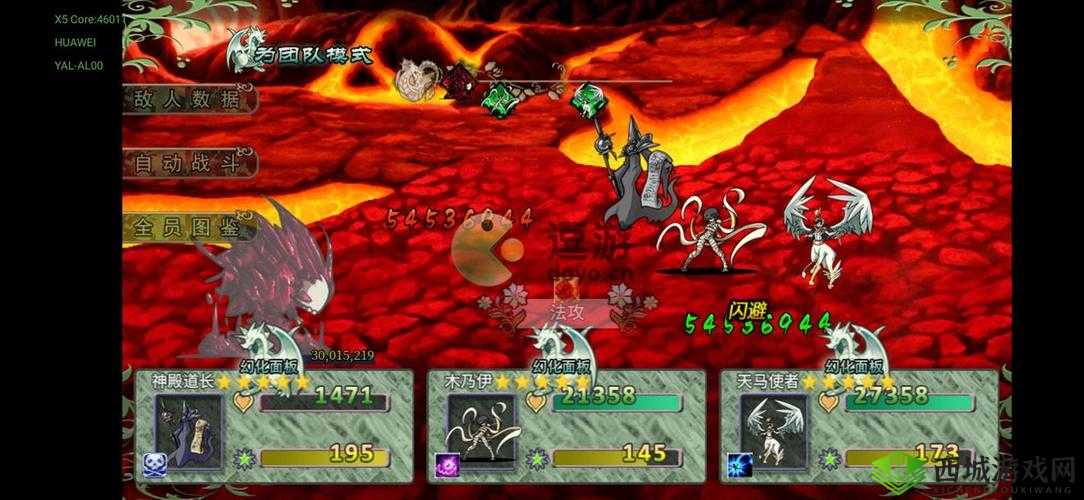Image resolution: width=1084 pixels, height=500 pixels.
Task: Toggle 自动战斗 auto battle
Action: click(188, 163)
